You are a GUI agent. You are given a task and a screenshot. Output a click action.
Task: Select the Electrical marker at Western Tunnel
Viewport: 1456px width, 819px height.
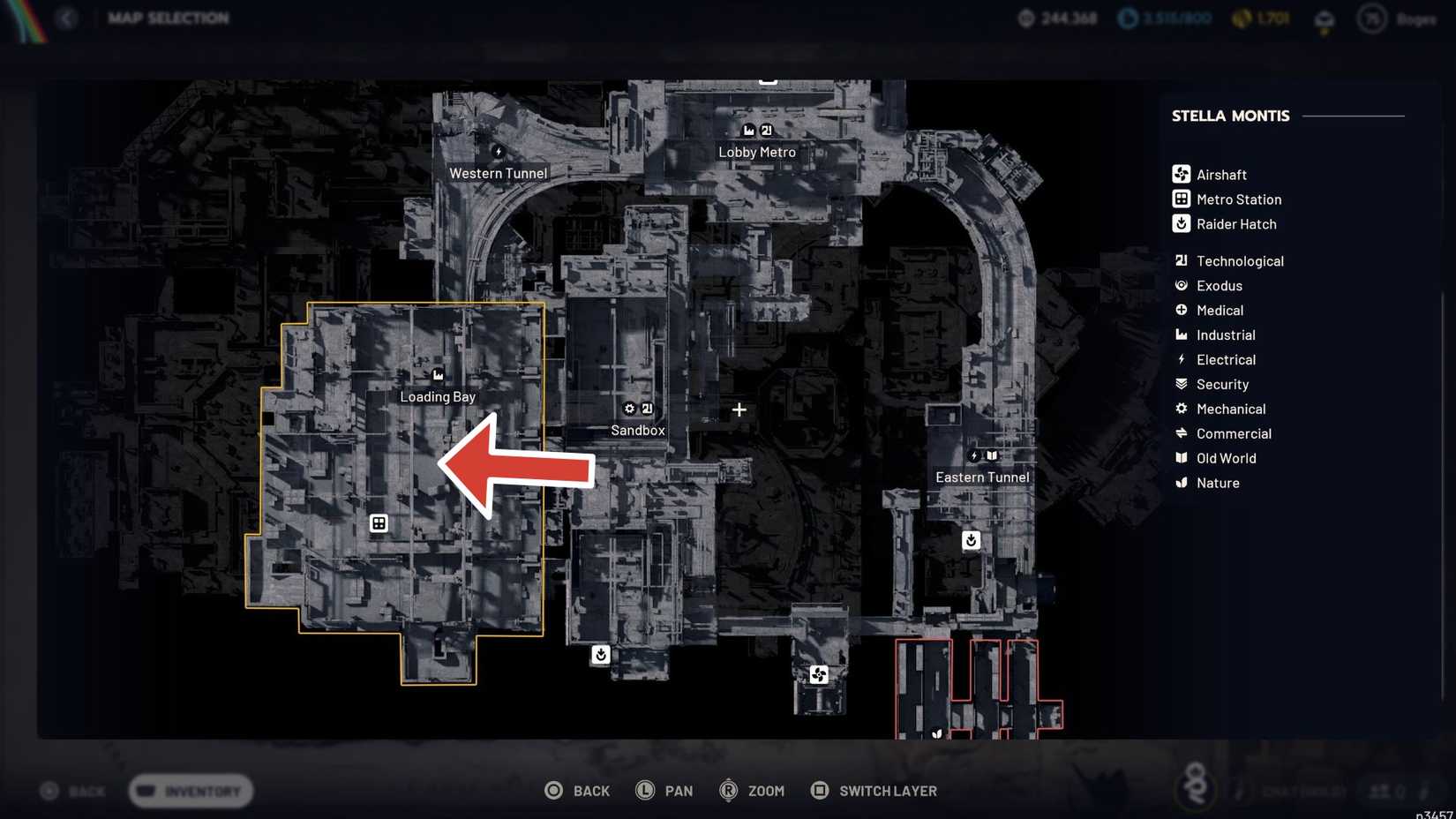point(499,152)
